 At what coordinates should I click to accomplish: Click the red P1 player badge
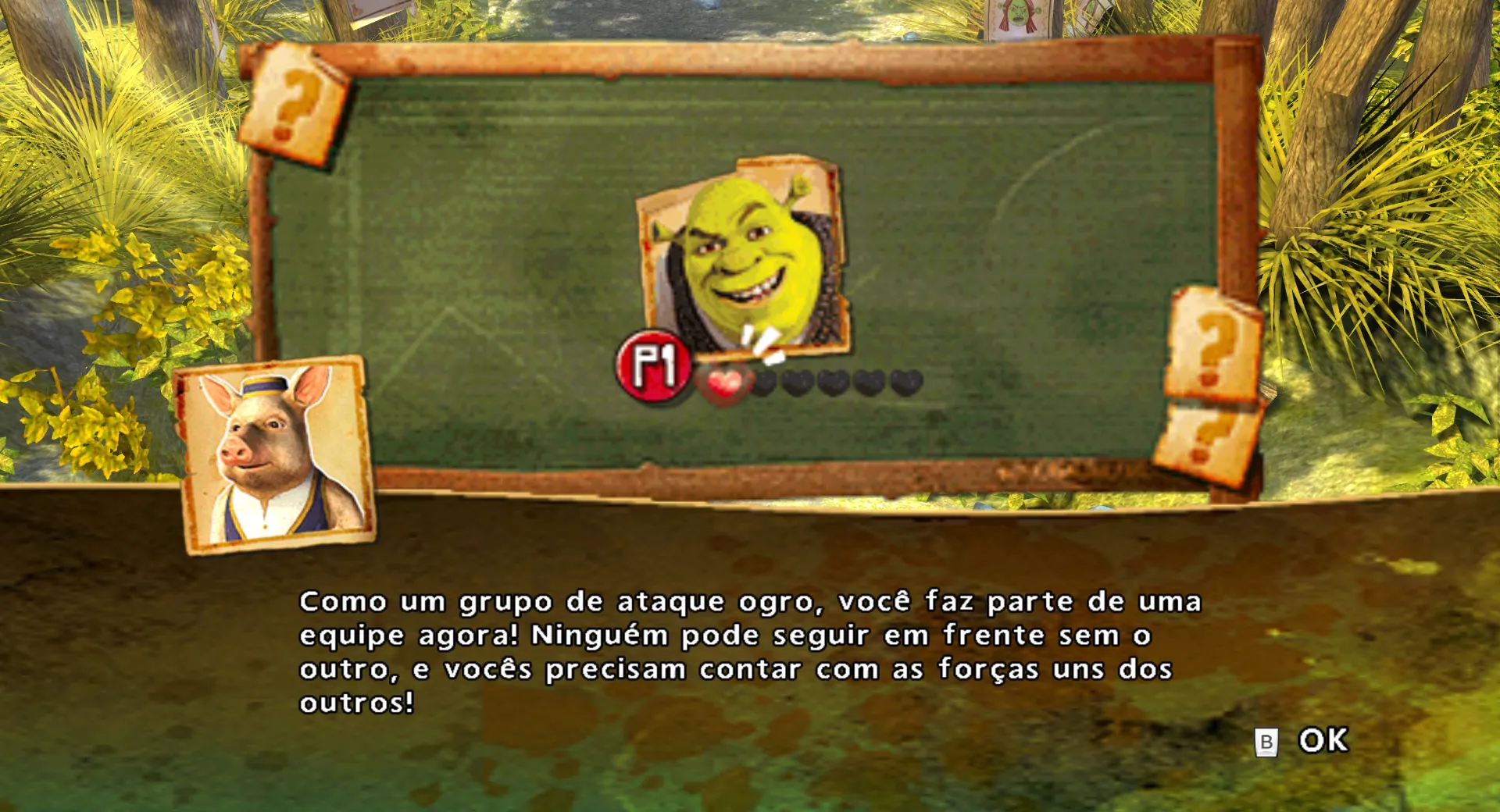[x=653, y=365]
